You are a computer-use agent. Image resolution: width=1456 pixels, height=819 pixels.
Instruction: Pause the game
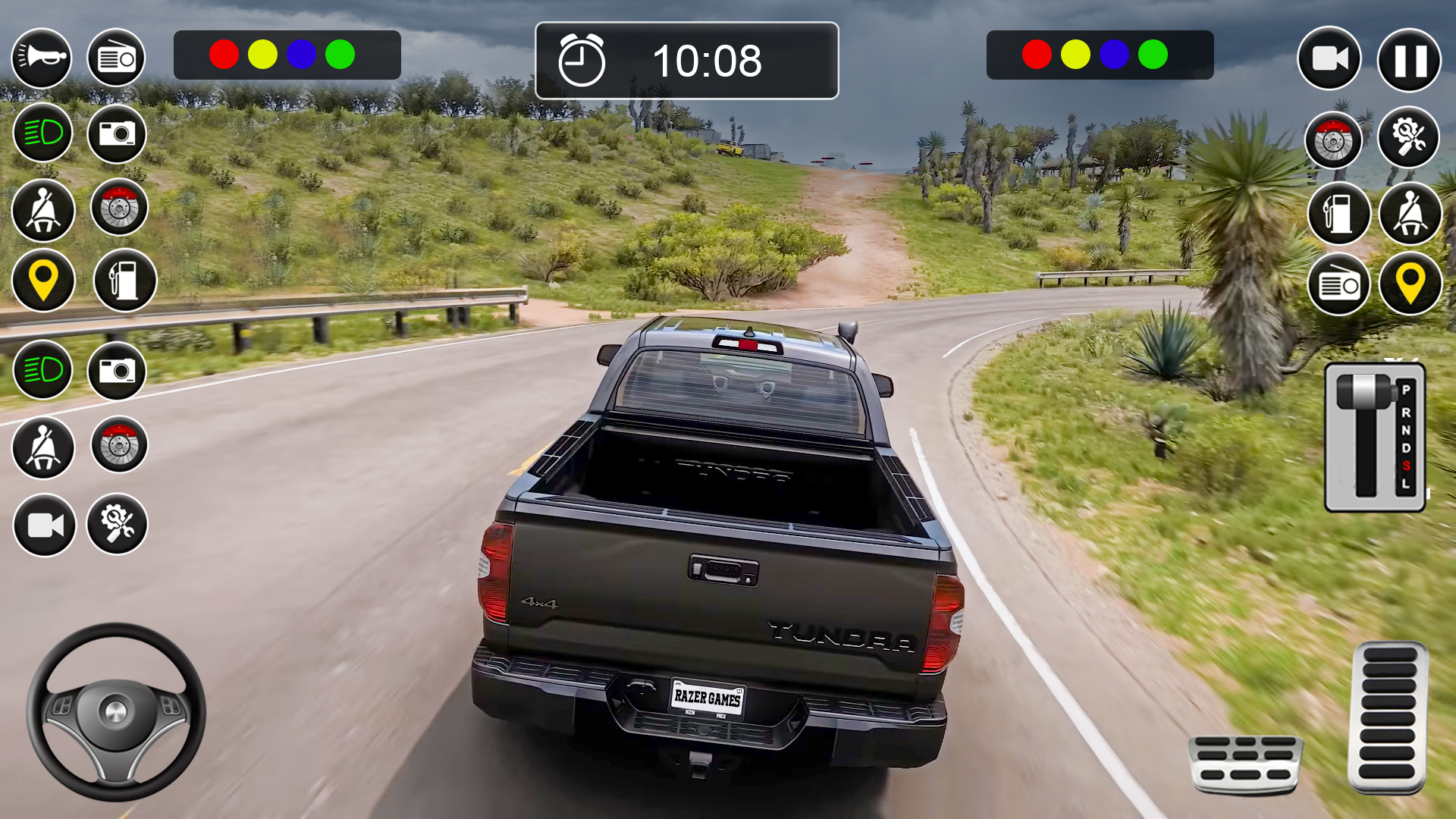1409,60
